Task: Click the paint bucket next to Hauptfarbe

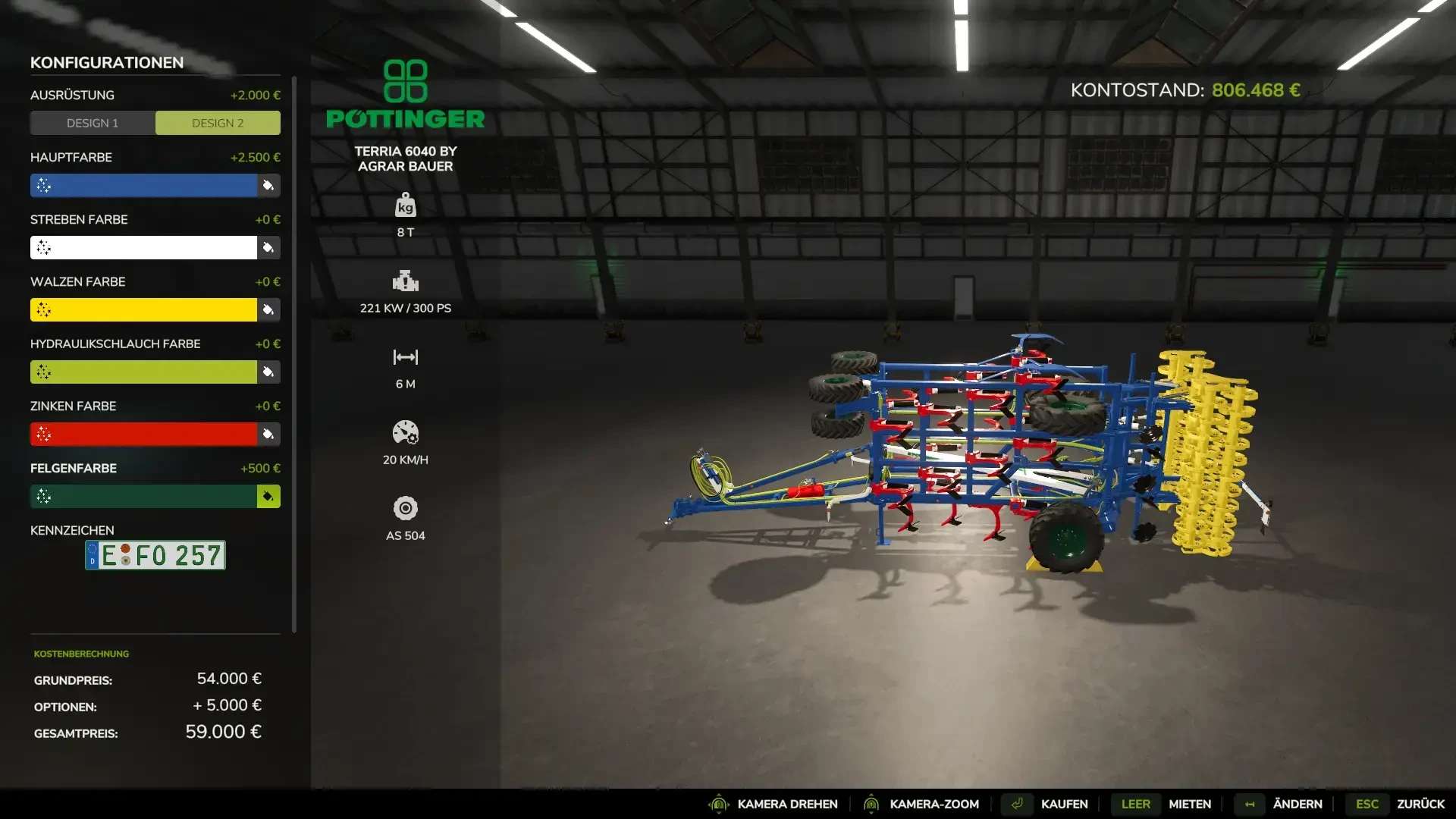Action: click(268, 186)
